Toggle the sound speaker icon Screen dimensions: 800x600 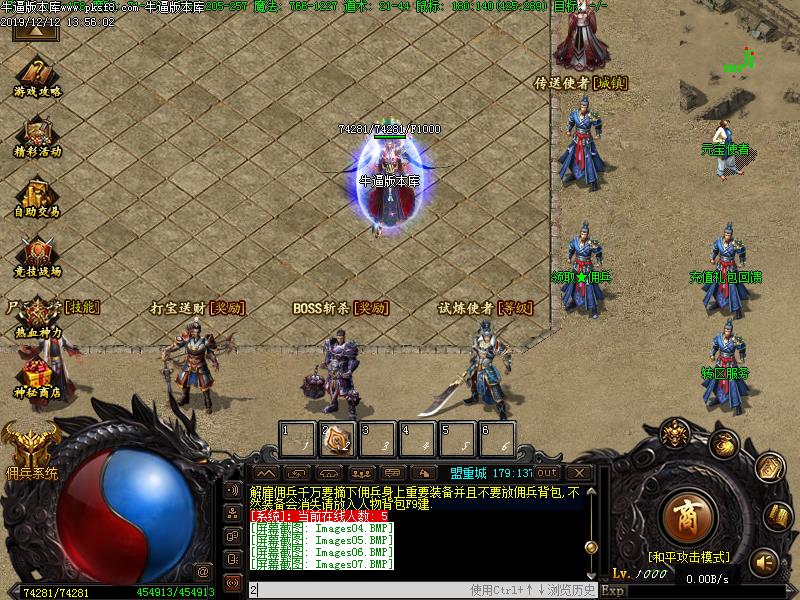tap(765, 561)
